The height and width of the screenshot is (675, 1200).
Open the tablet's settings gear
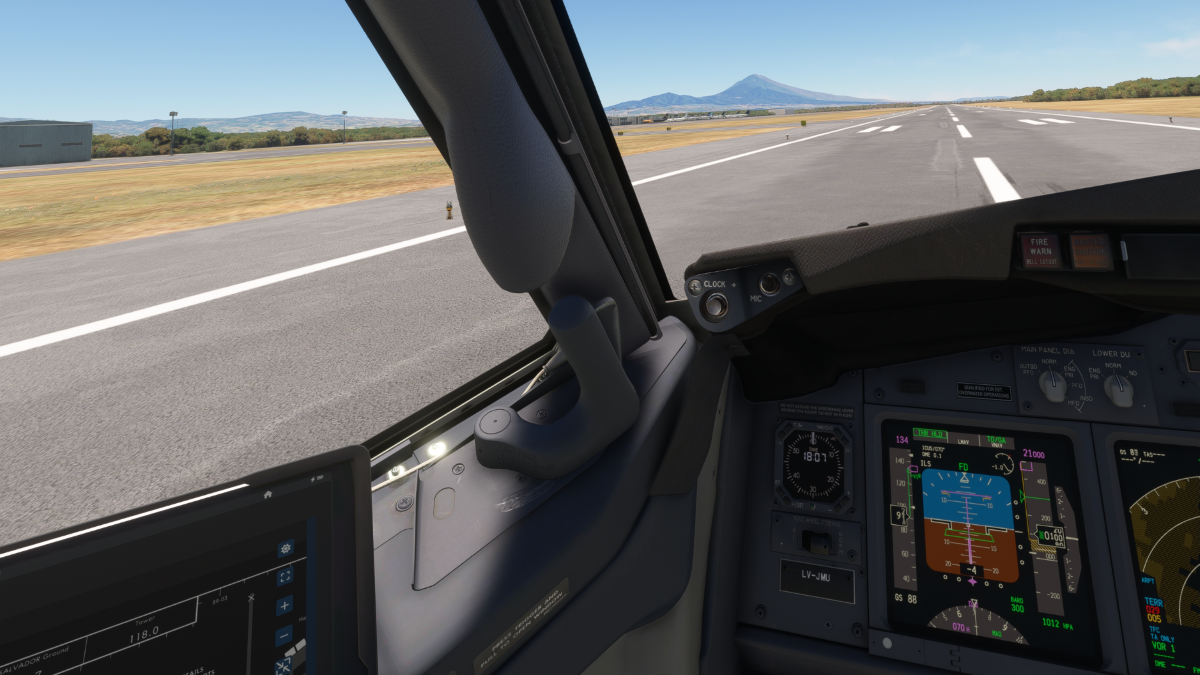pos(286,549)
